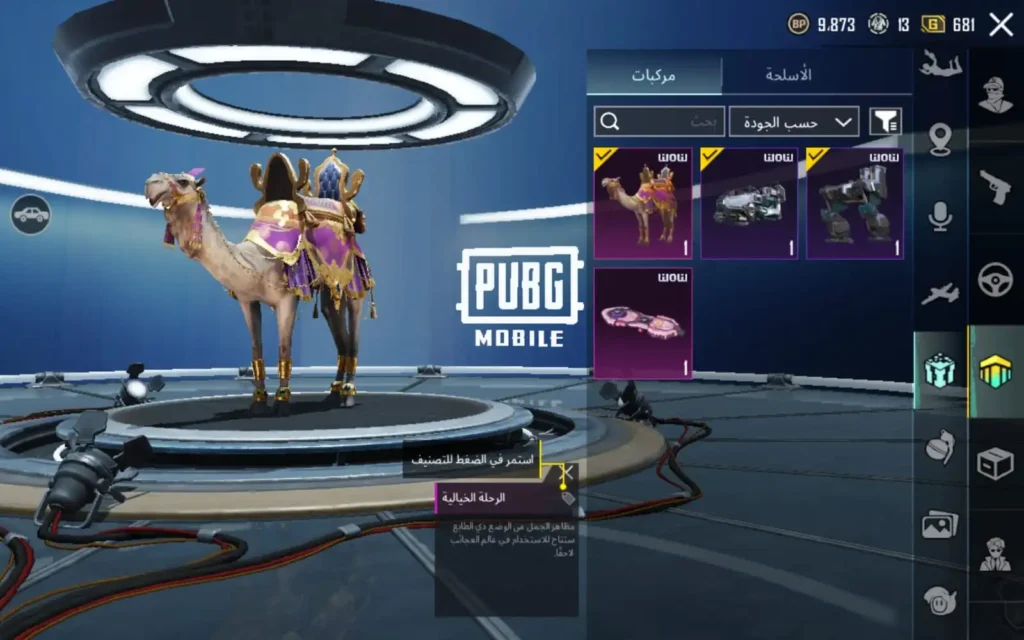The width and height of the screenshot is (1024, 640).
Task: Open the airplane category icon
Action: click(x=940, y=293)
